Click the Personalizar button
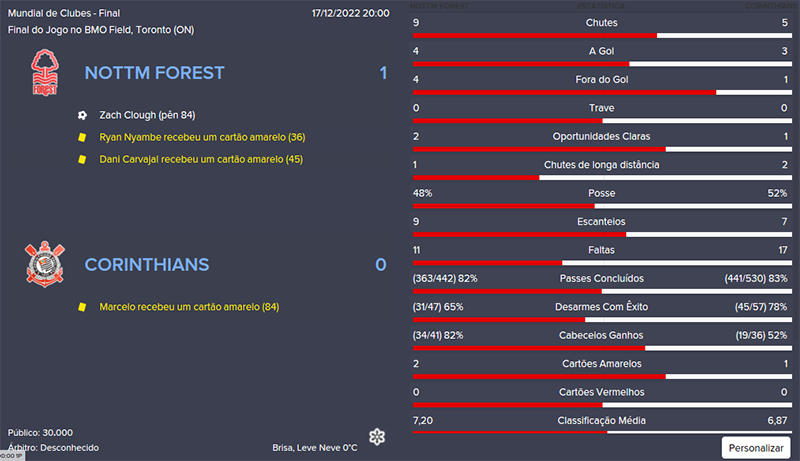This screenshot has width=800, height=461. (756, 447)
